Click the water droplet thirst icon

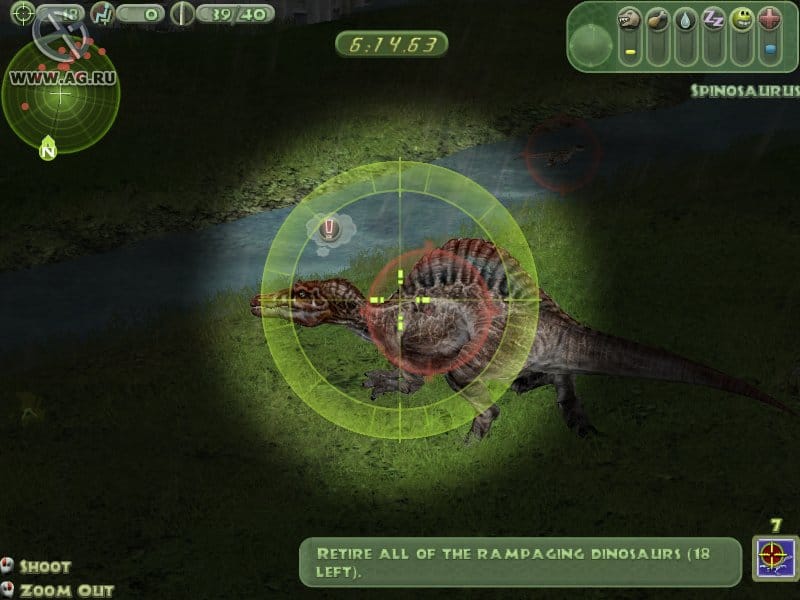(685, 19)
